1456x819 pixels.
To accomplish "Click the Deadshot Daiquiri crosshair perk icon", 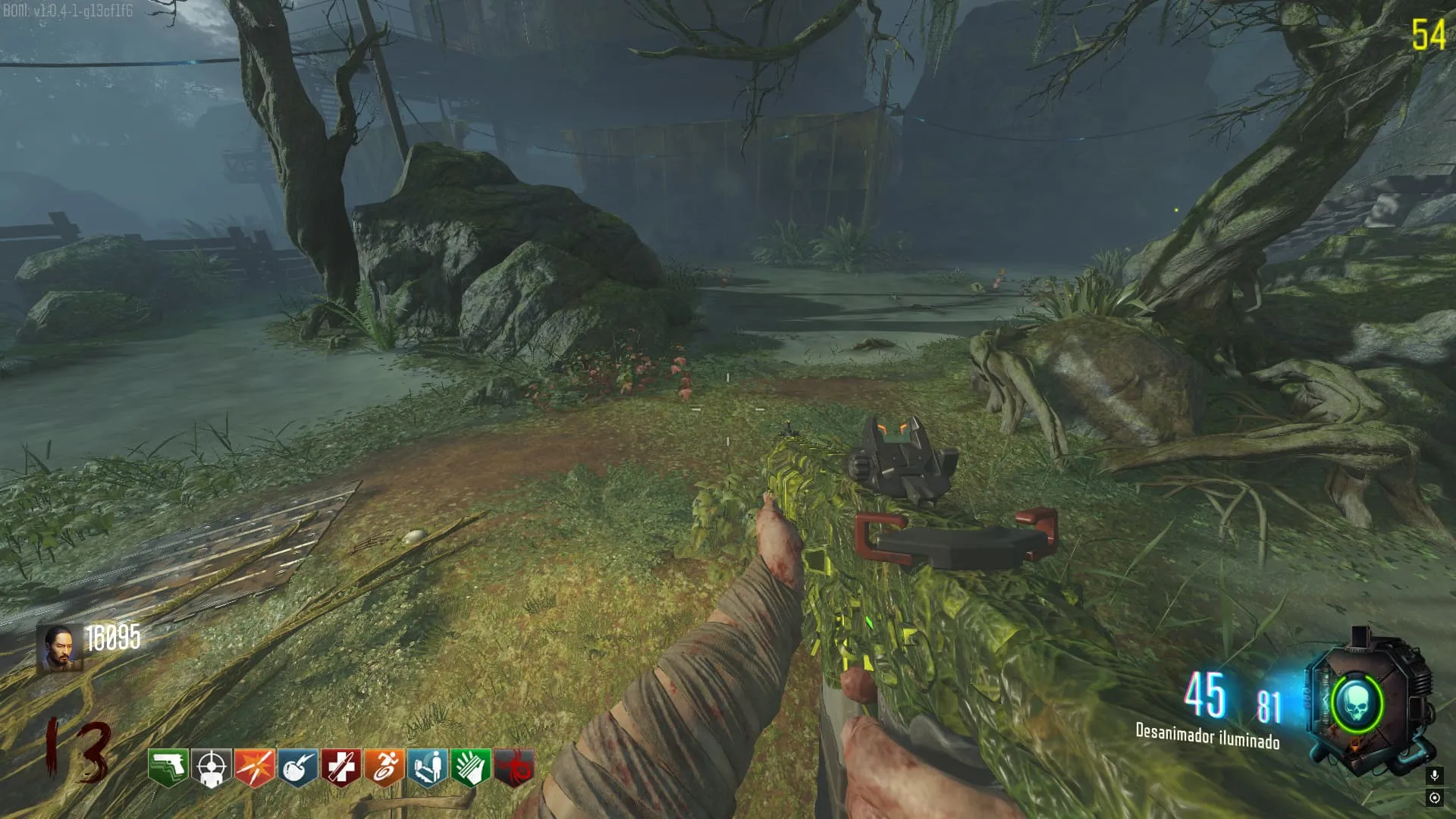I will [x=211, y=767].
